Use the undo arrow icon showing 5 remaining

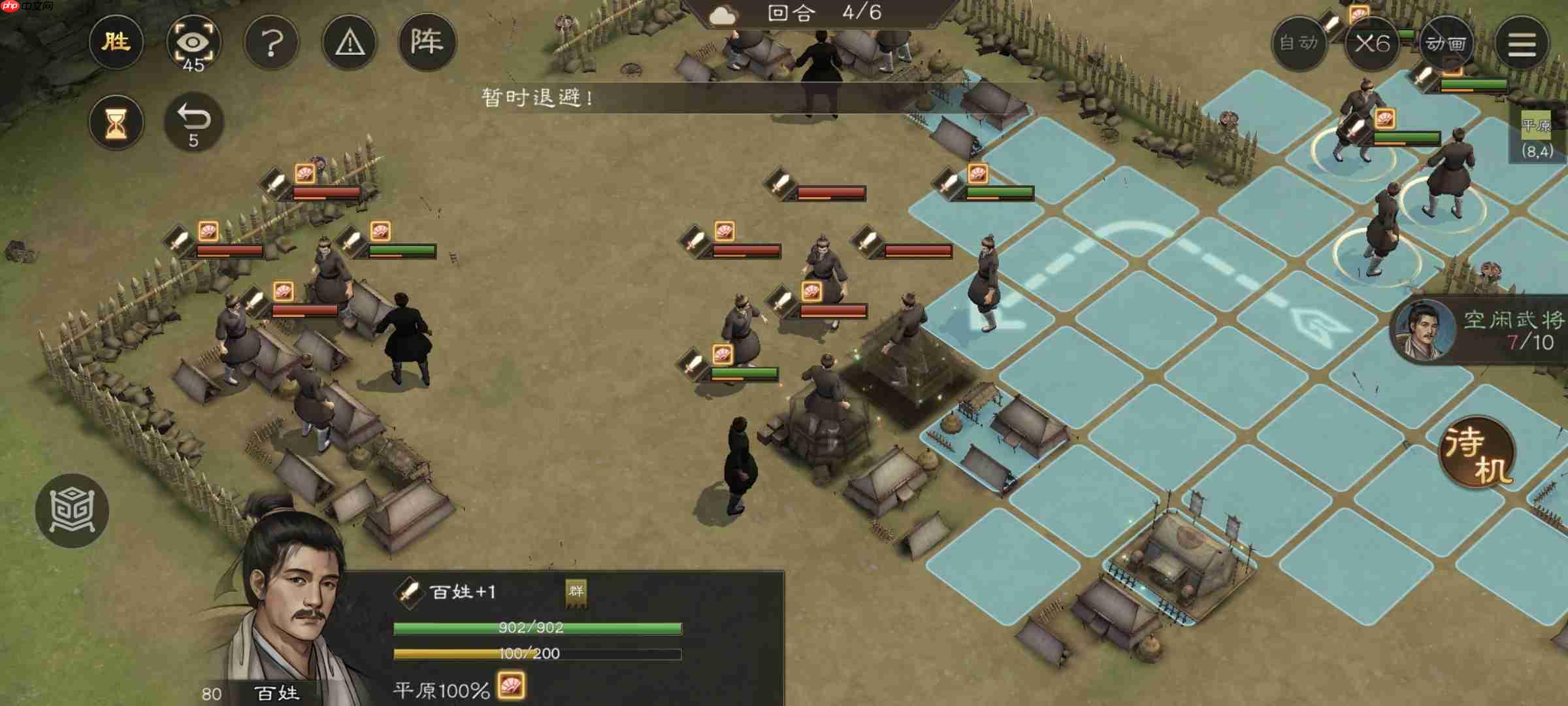click(194, 122)
